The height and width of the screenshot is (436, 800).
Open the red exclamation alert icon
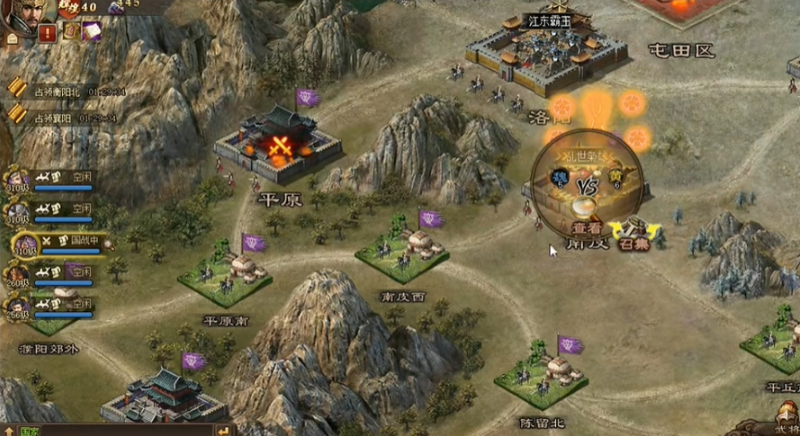click(x=48, y=33)
